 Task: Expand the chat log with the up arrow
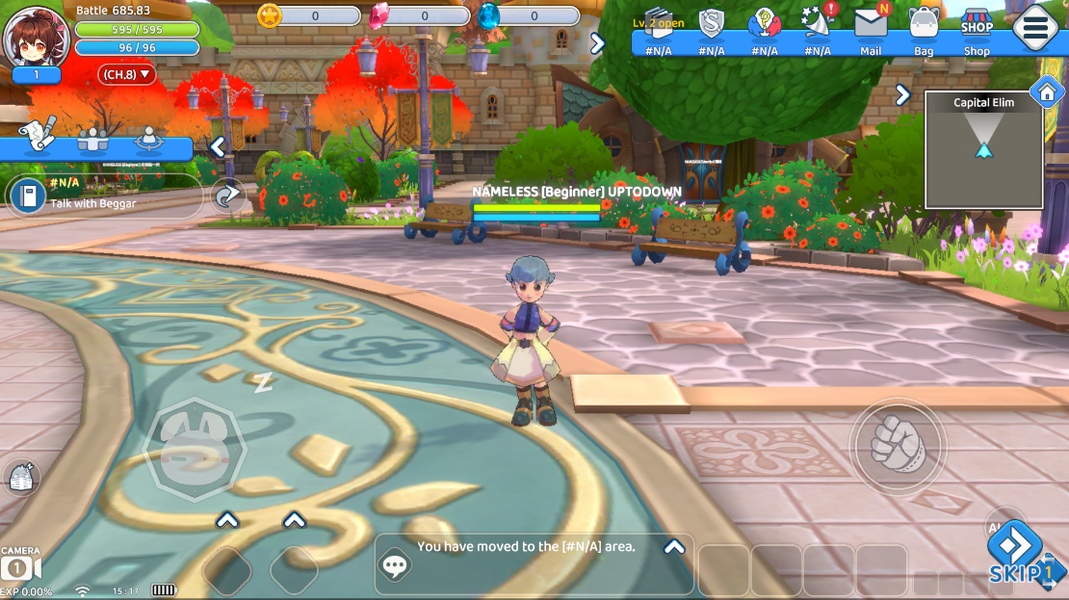tap(675, 547)
